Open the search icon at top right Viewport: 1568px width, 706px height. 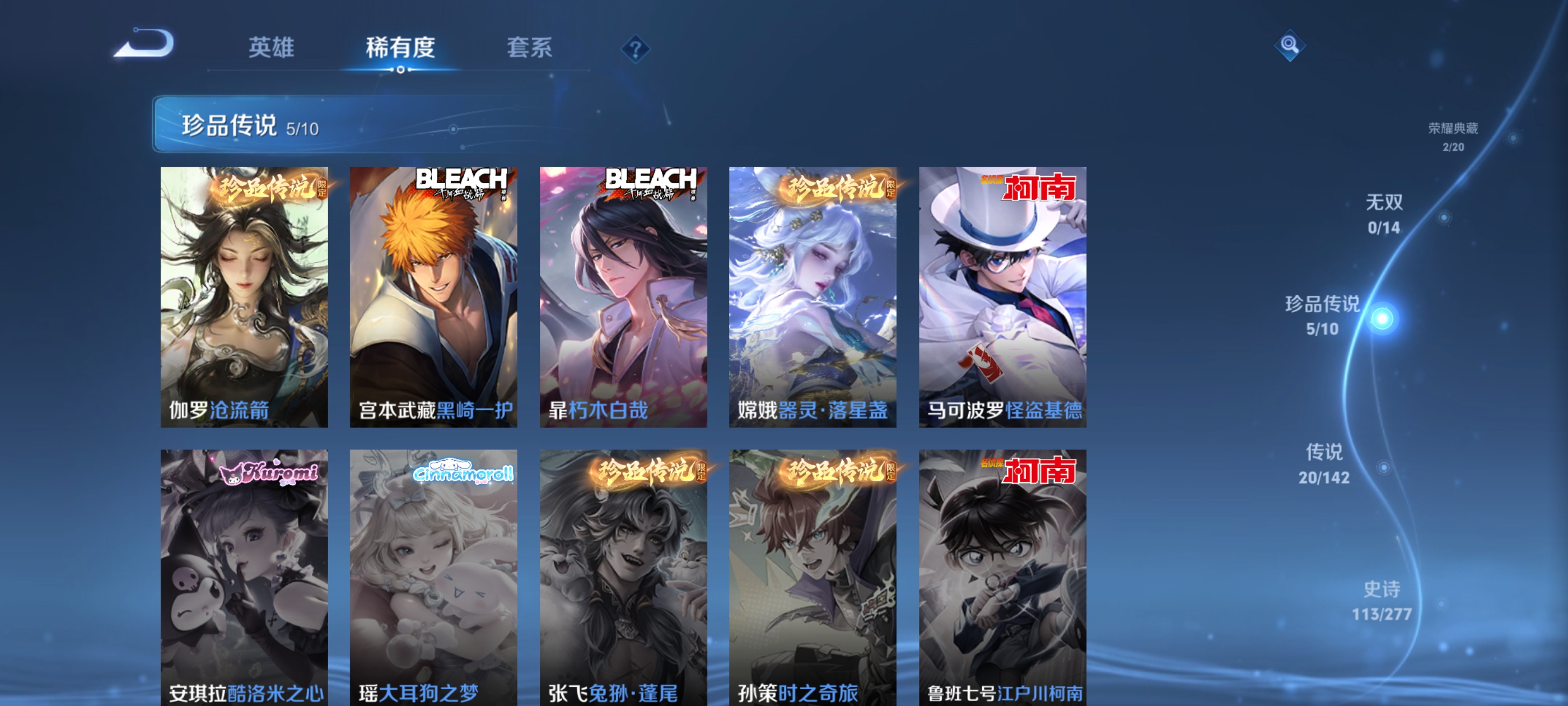pyautogui.click(x=1290, y=46)
